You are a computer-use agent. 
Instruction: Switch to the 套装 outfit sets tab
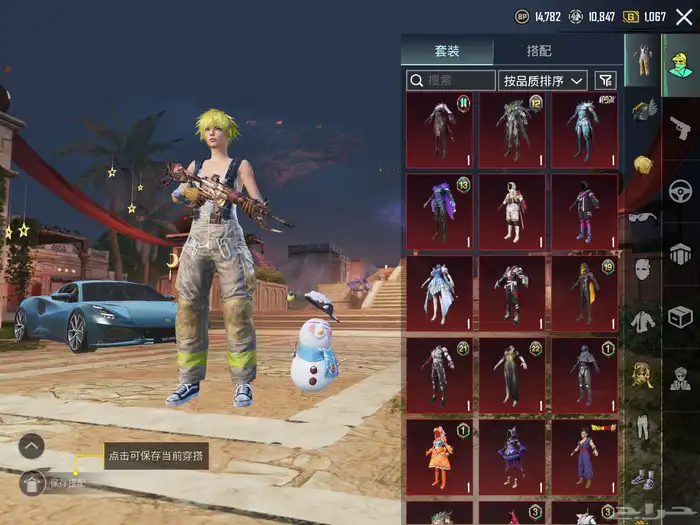tap(447, 51)
